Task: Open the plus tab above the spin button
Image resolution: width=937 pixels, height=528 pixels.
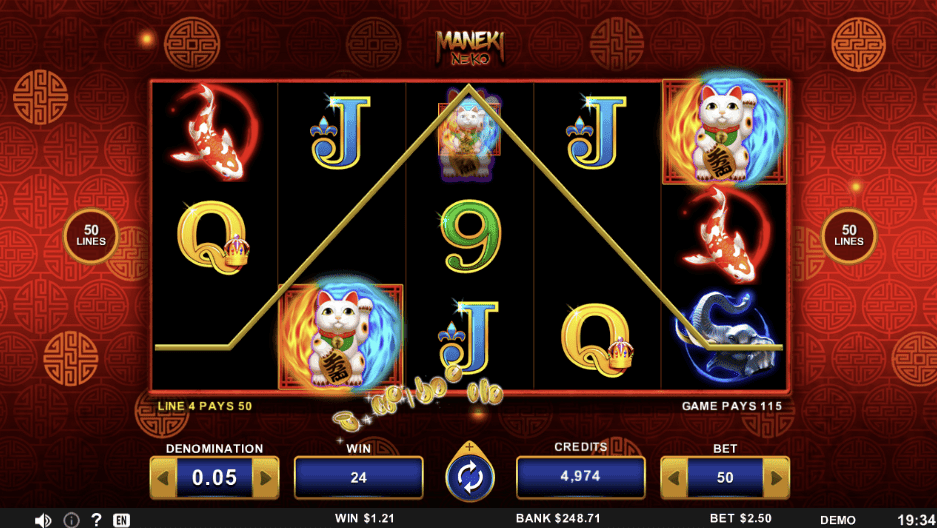Action: point(469,447)
